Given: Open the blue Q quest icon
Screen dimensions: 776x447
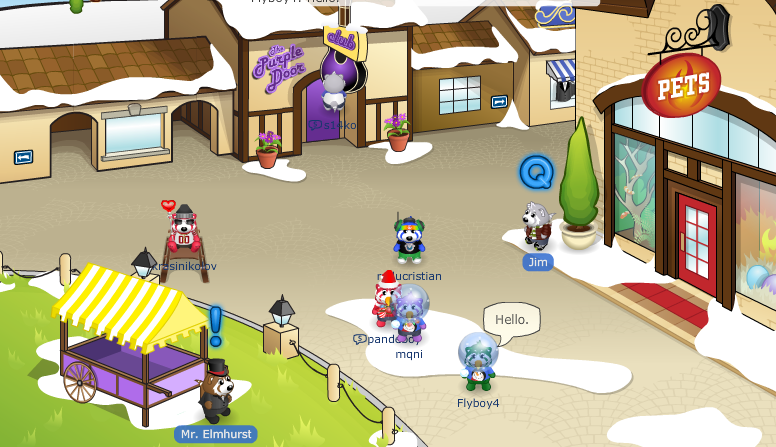Looking at the screenshot, I should point(536,172).
